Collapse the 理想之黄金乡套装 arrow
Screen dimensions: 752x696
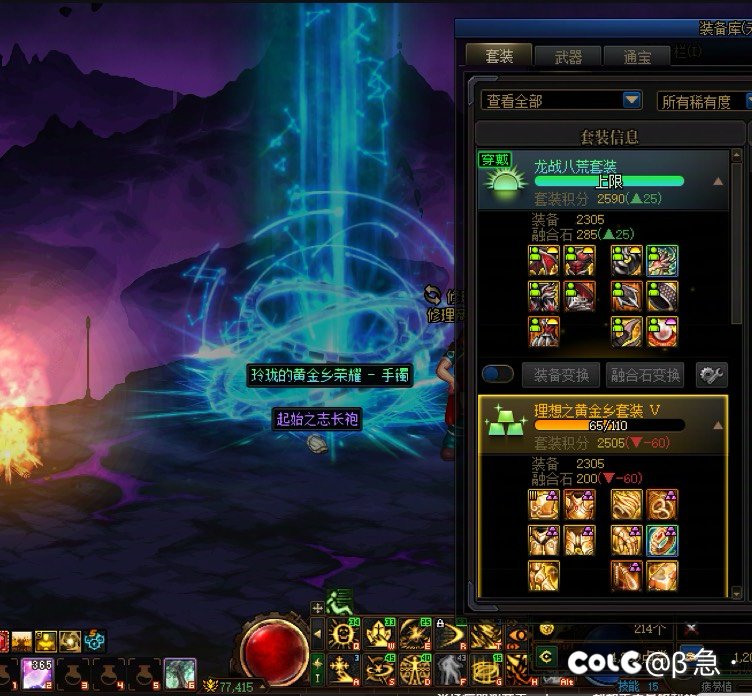tap(718, 425)
